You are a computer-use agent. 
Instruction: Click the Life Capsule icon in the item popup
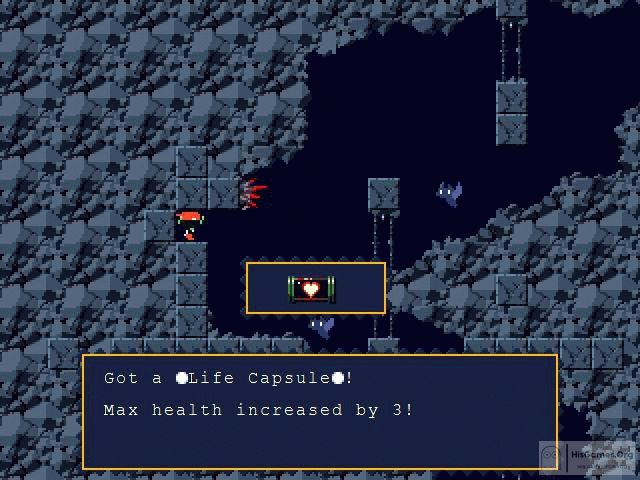click(x=312, y=288)
